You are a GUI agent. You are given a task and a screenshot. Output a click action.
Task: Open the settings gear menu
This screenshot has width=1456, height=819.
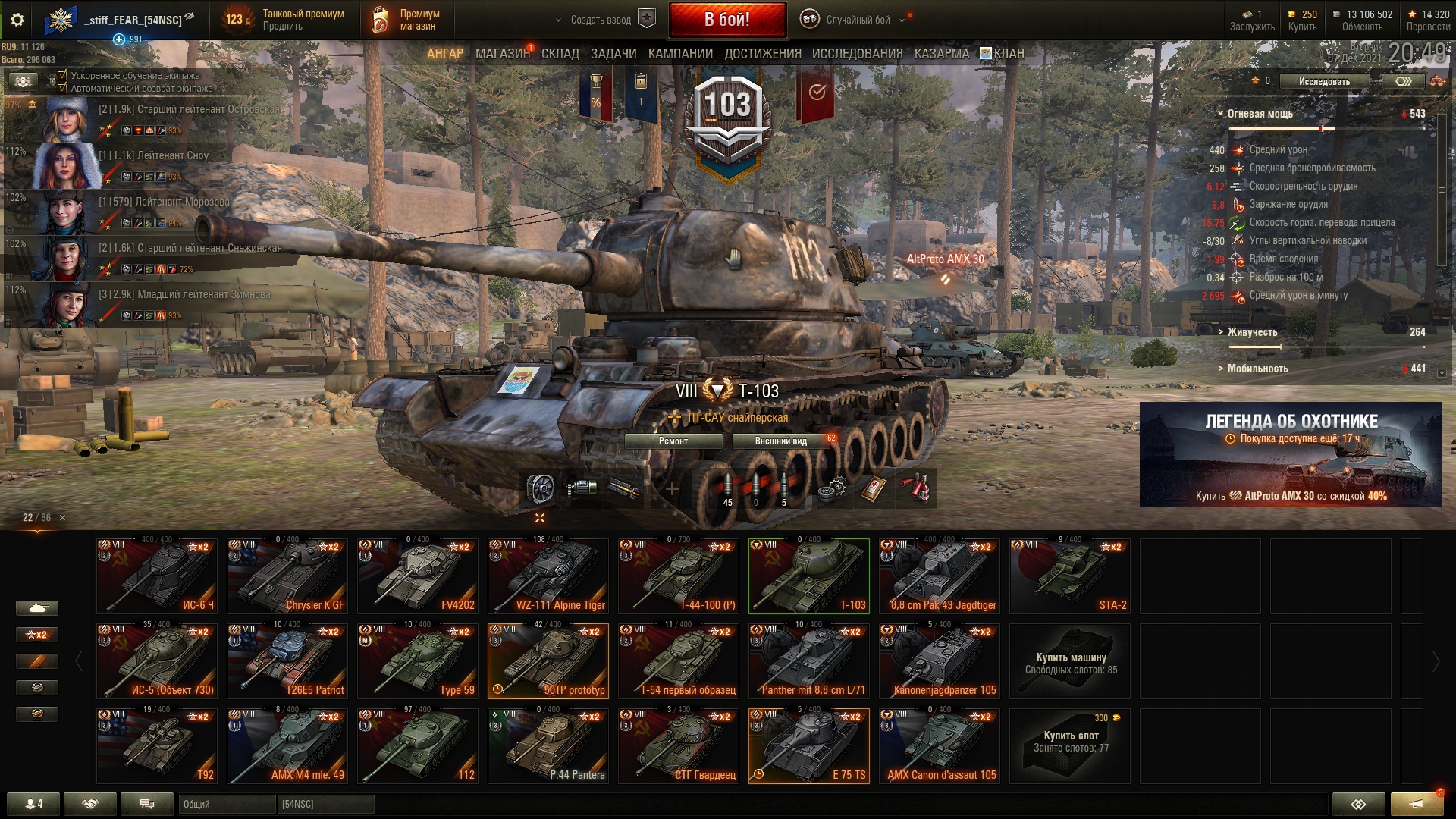[17, 20]
